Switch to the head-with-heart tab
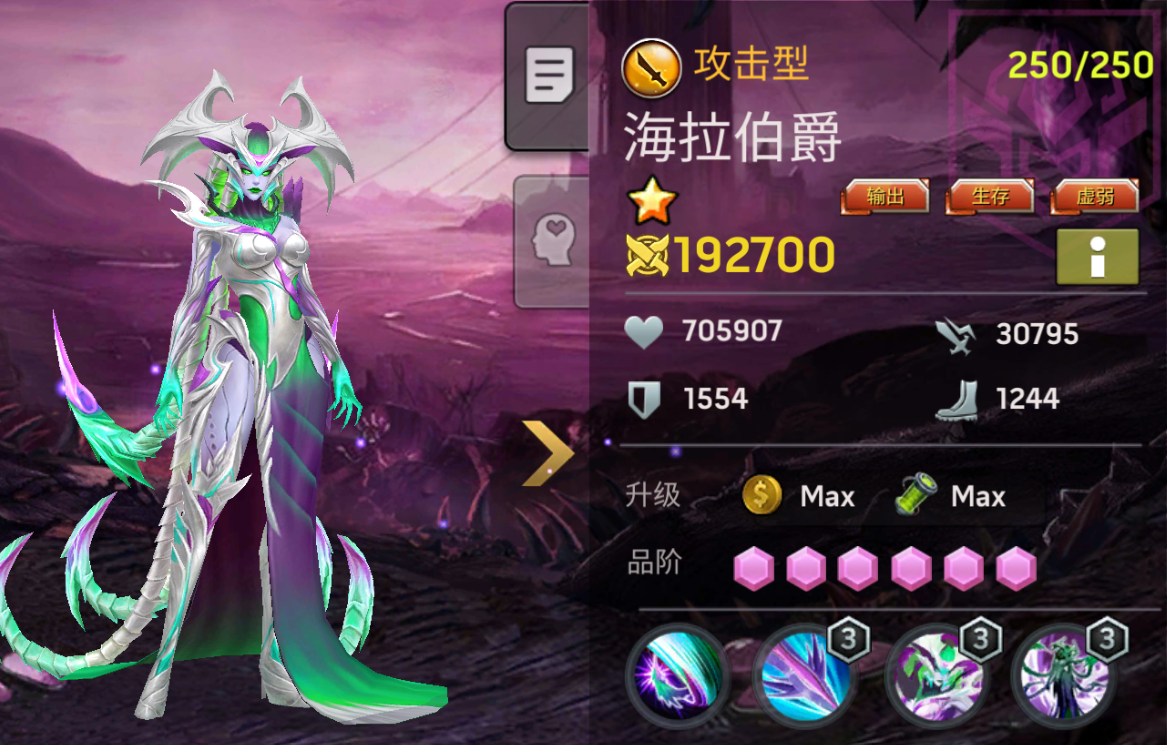Screen dimensions: 1167x745 point(549,240)
